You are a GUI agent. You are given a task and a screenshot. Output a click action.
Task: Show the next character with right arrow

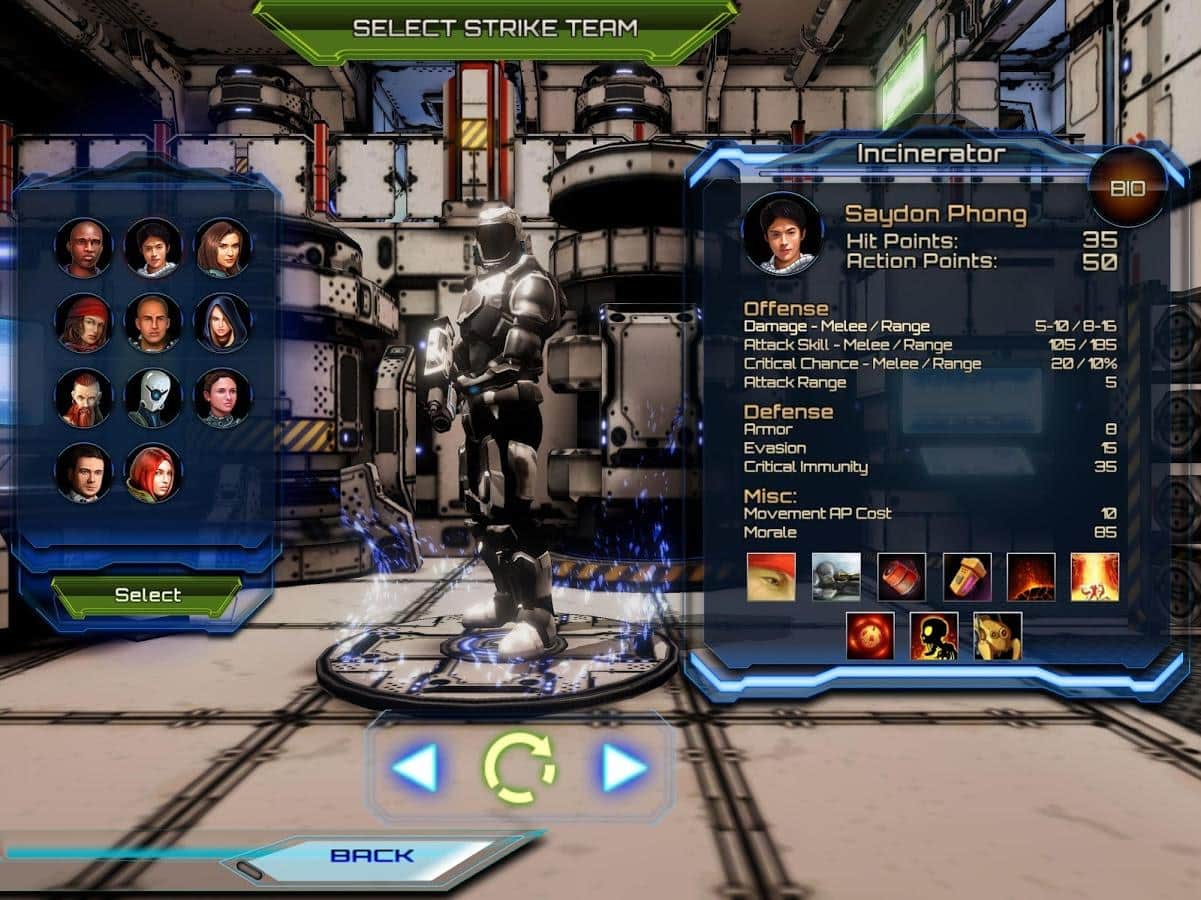(x=624, y=768)
